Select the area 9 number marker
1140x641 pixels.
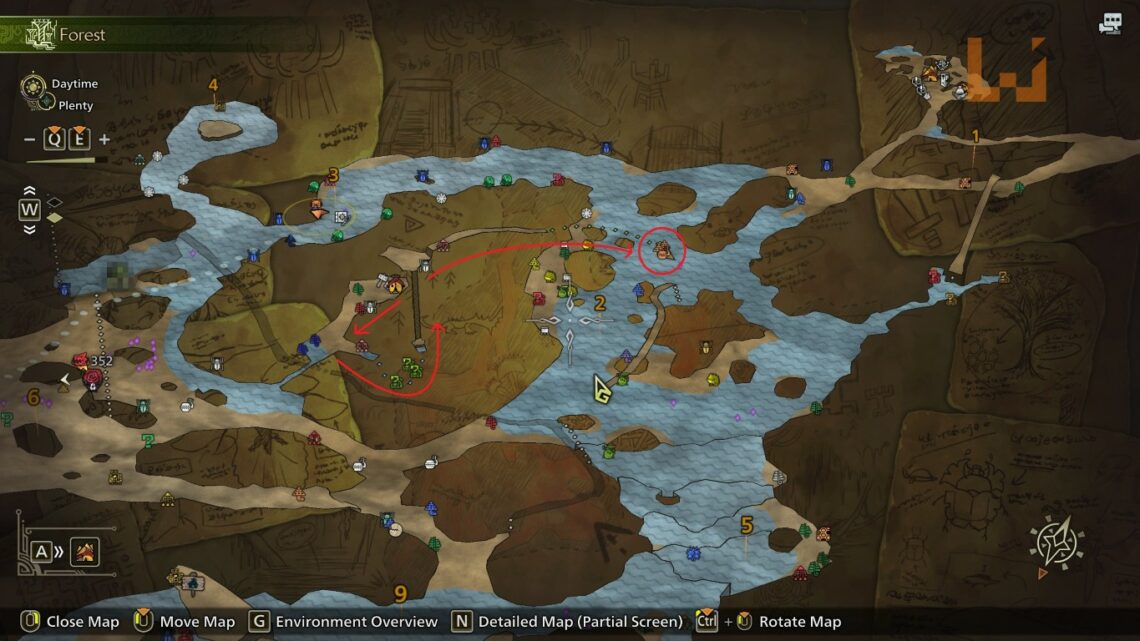coord(400,594)
